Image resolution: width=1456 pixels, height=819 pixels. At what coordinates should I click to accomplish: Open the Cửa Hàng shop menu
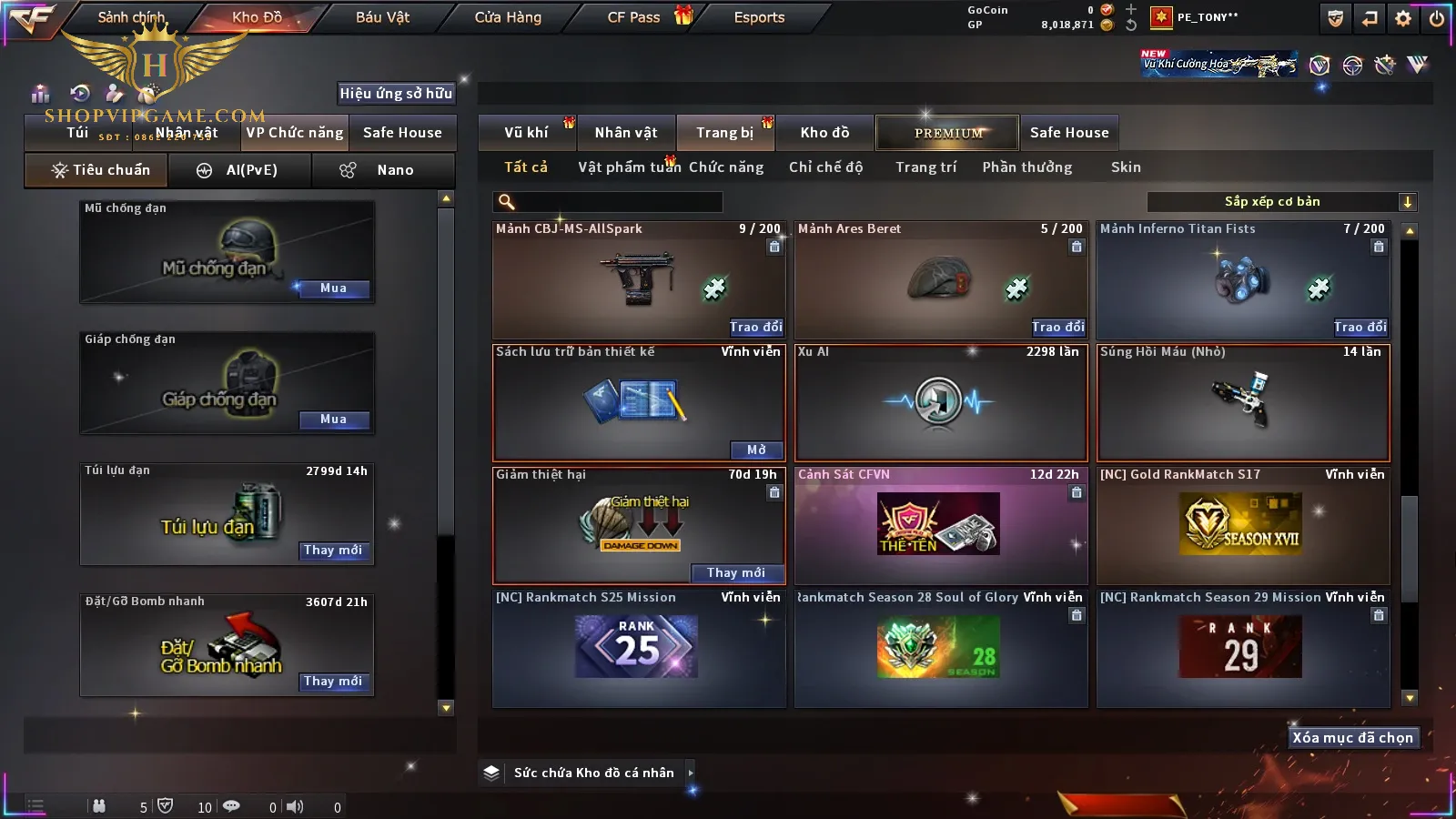tap(508, 17)
